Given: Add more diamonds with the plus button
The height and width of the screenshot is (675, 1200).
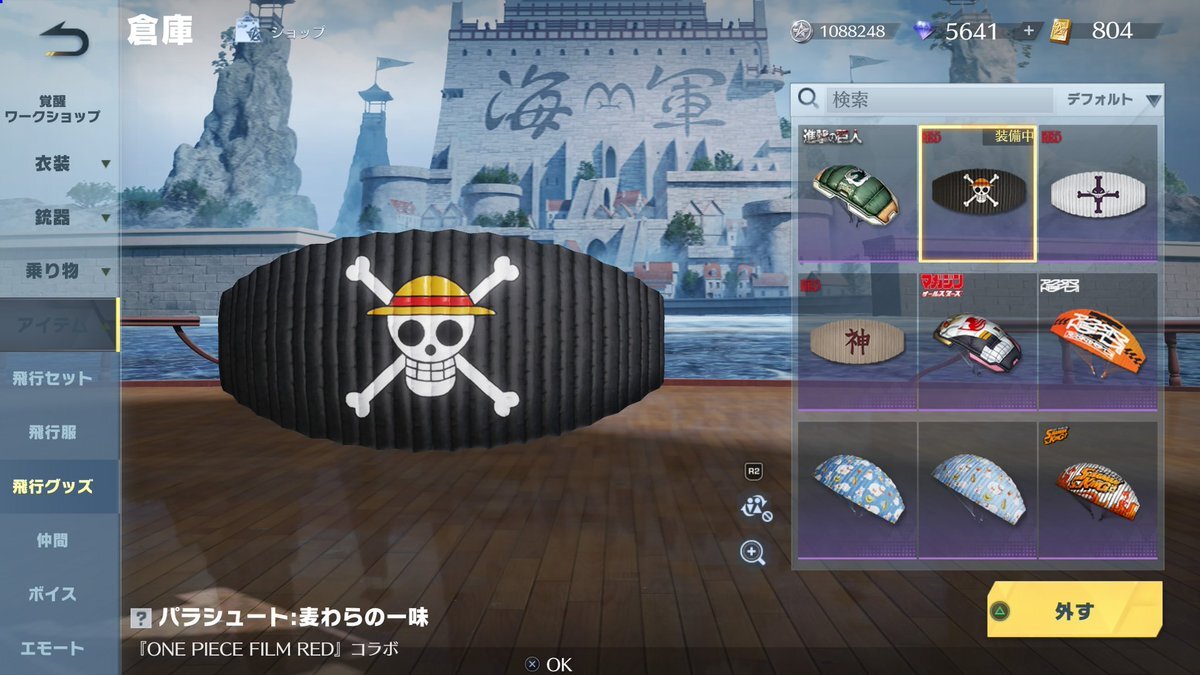Looking at the screenshot, I should pyautogui.click(x=1028, y=31).
